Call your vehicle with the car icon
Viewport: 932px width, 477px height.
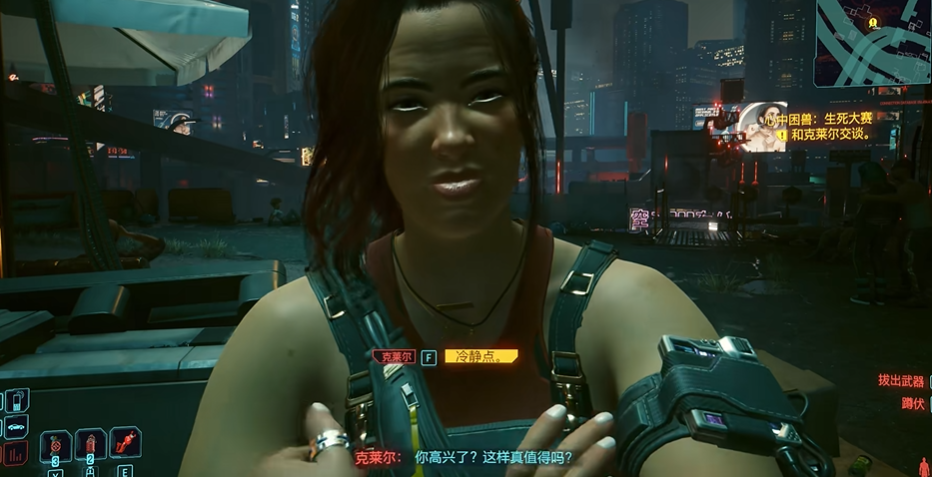16,427
